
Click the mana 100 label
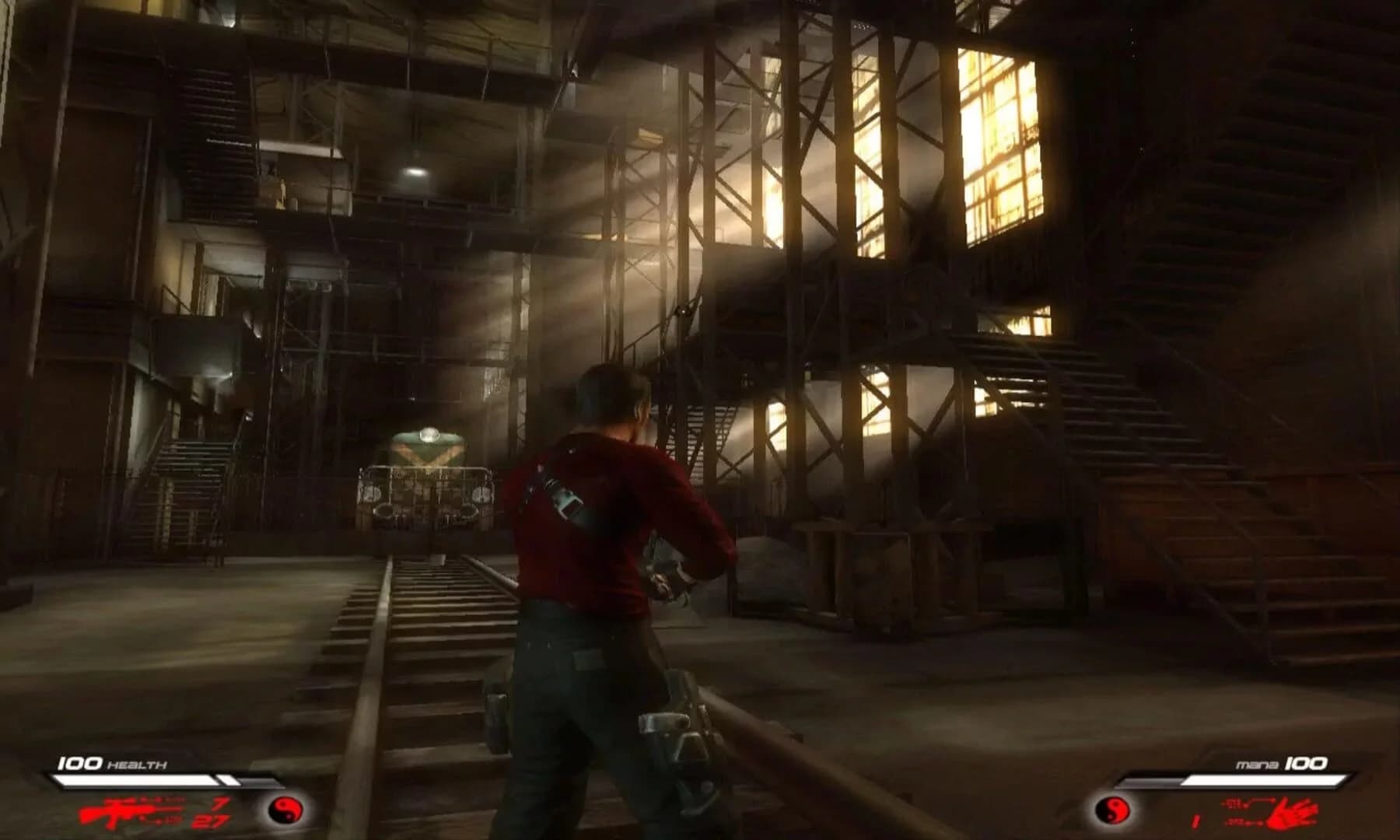pyautogui.click(x=1282, y=763)
